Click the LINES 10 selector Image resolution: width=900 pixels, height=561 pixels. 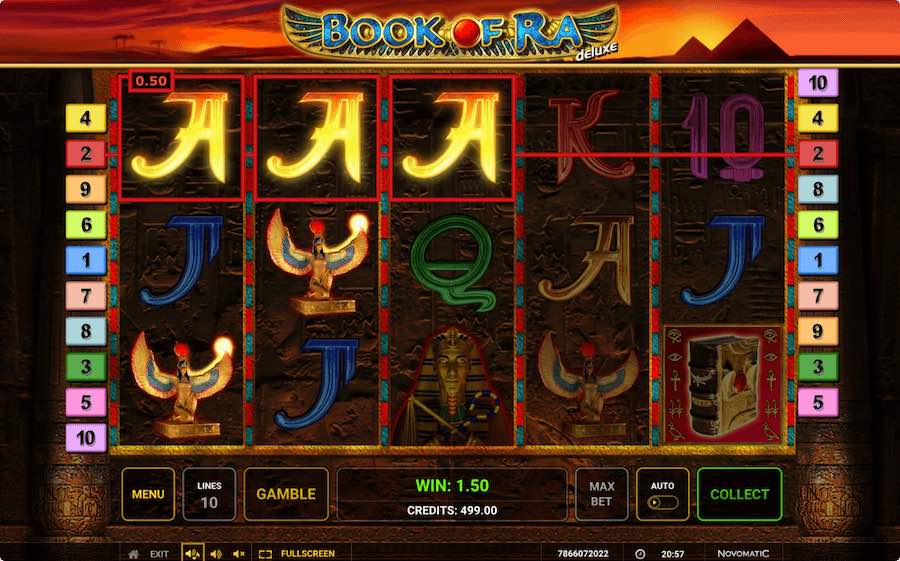[x=209, y=494]
